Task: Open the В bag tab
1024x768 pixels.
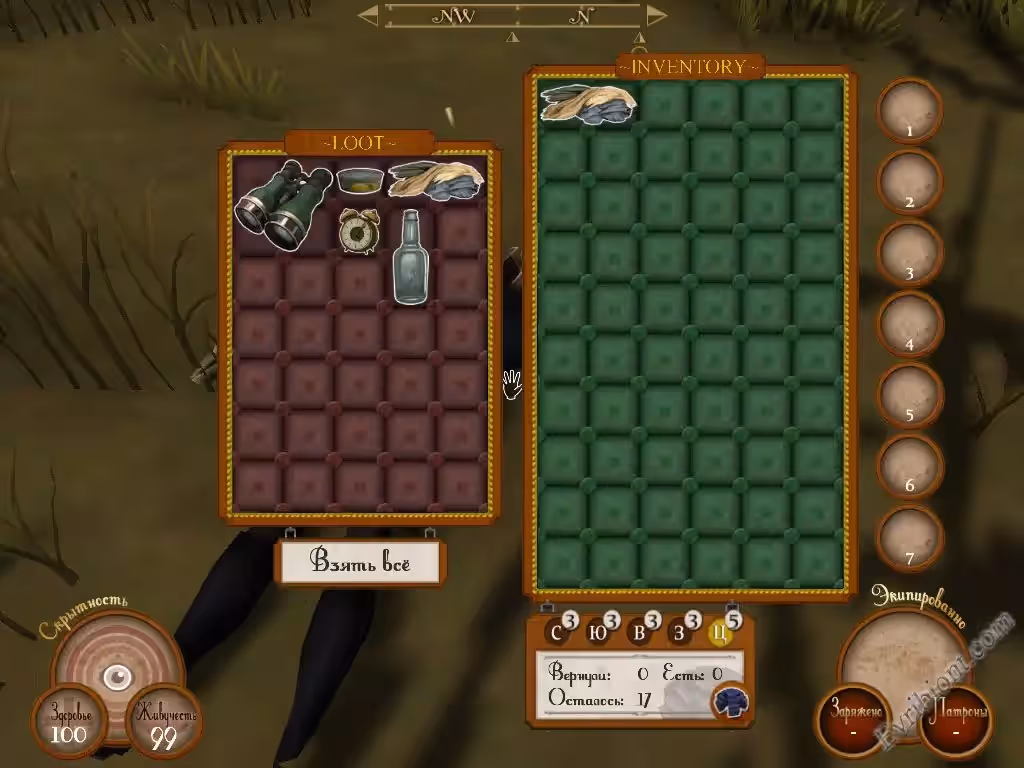Action: [x=639, y=632]
